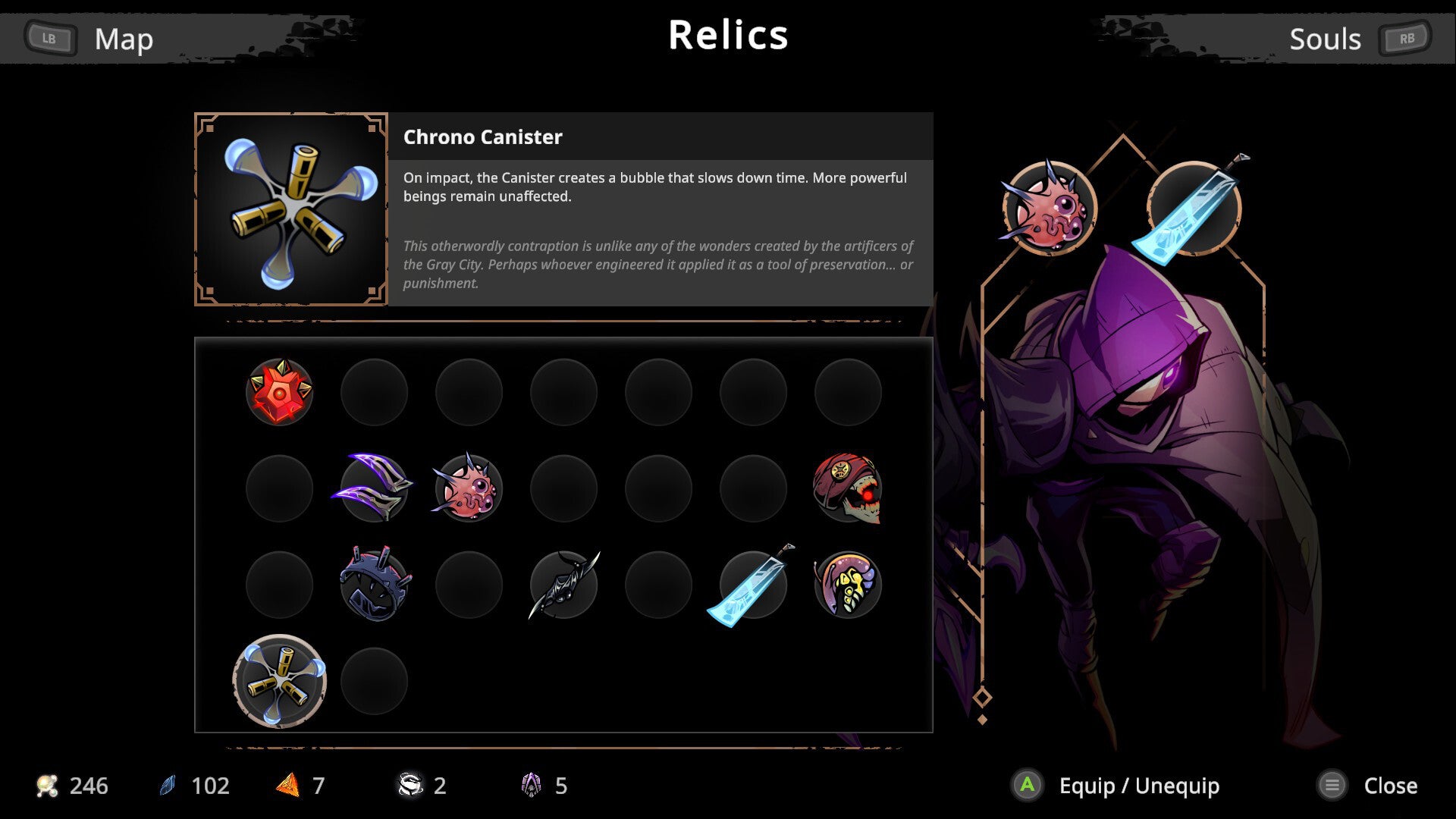The width and height of the screenshot is (1456, 819).
Task: Switch to the Map tab
Action: [124, 39]
